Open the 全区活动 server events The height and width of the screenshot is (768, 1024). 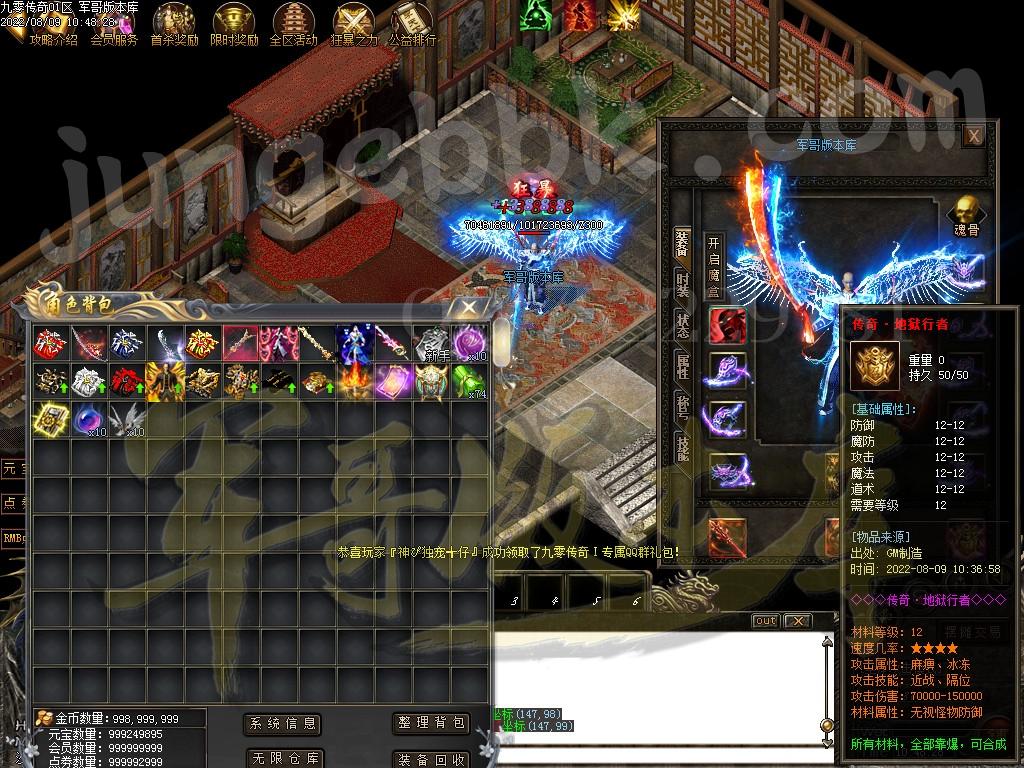point(294,24)
